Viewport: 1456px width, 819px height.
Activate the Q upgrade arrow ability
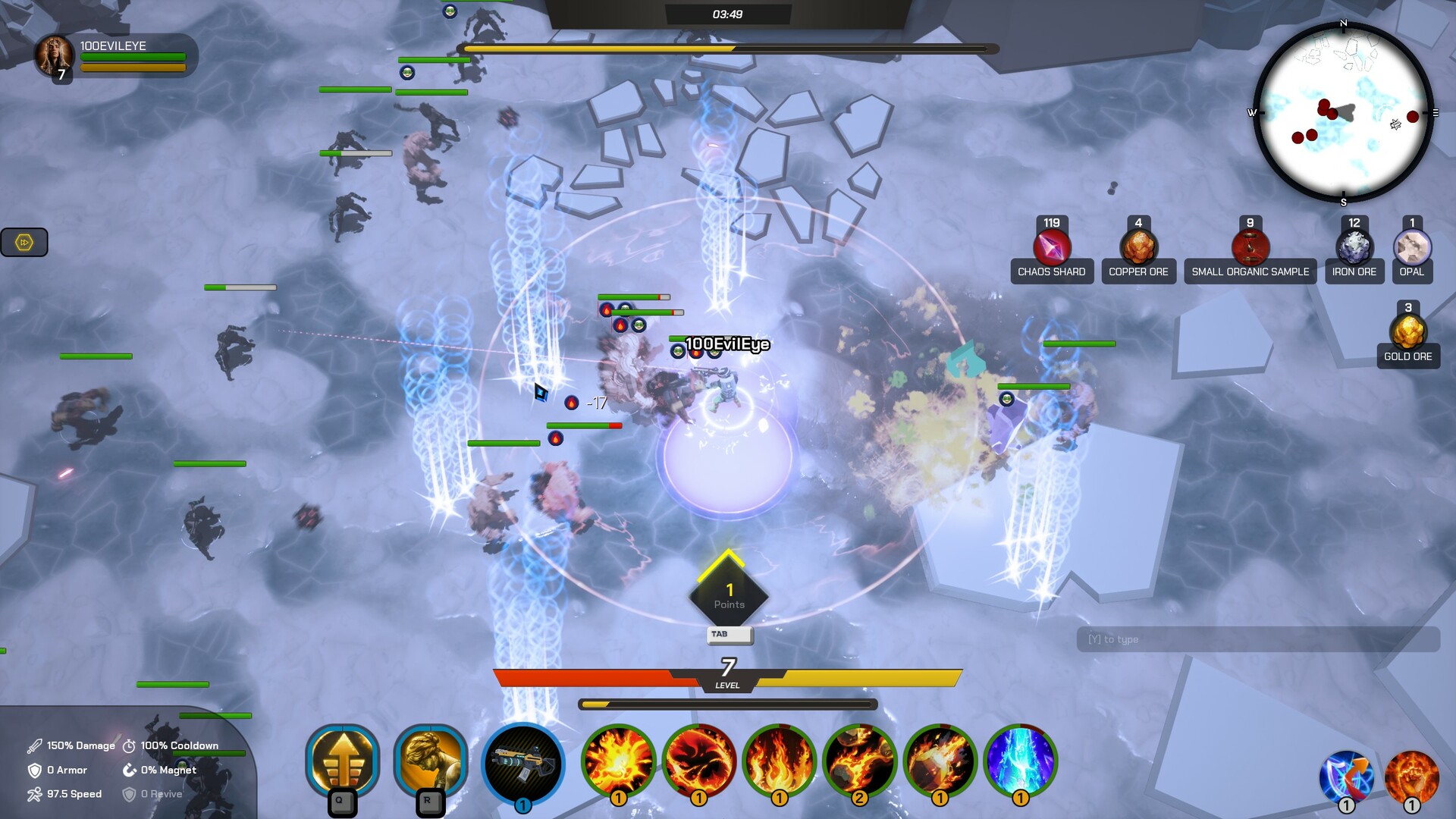343,762
